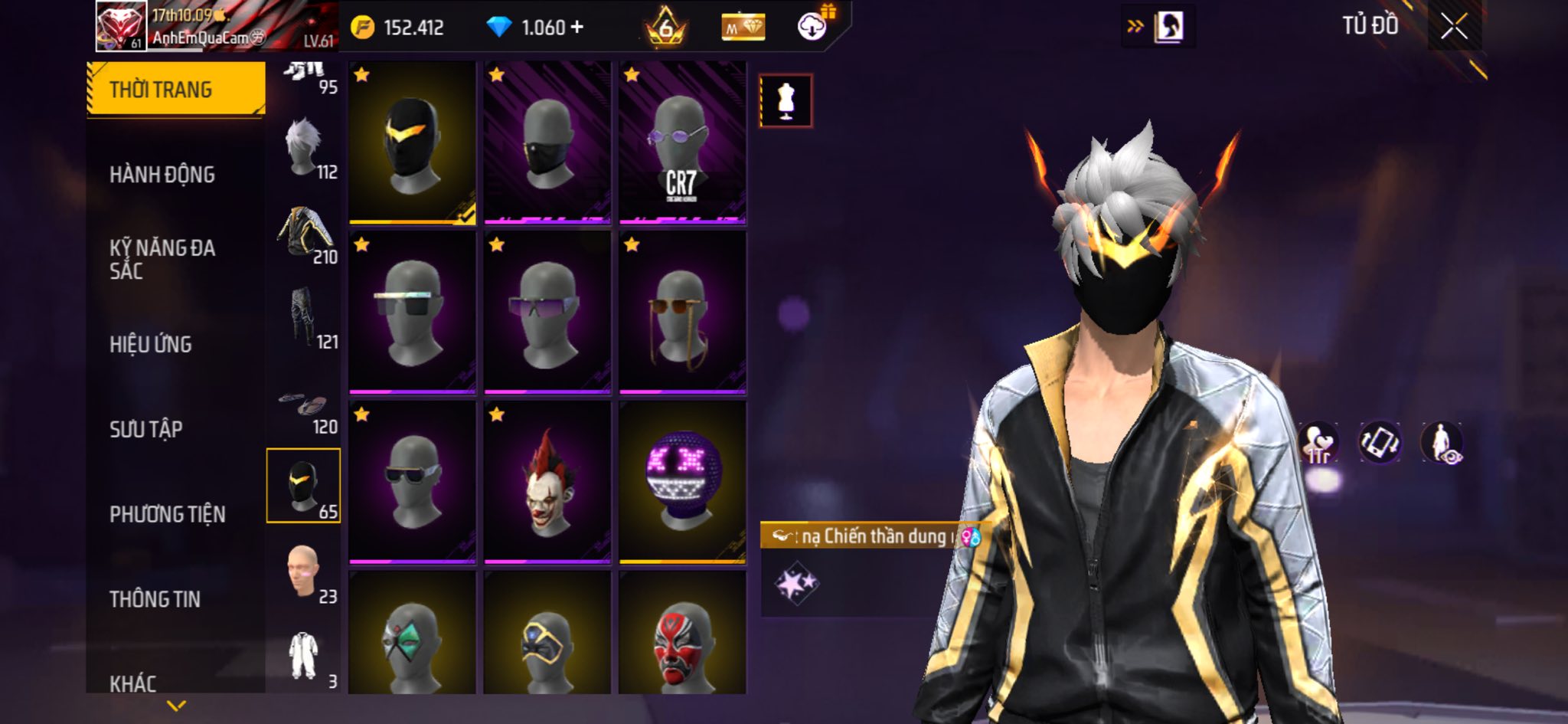Pick the purple LED helmet mask

(682, 483)
